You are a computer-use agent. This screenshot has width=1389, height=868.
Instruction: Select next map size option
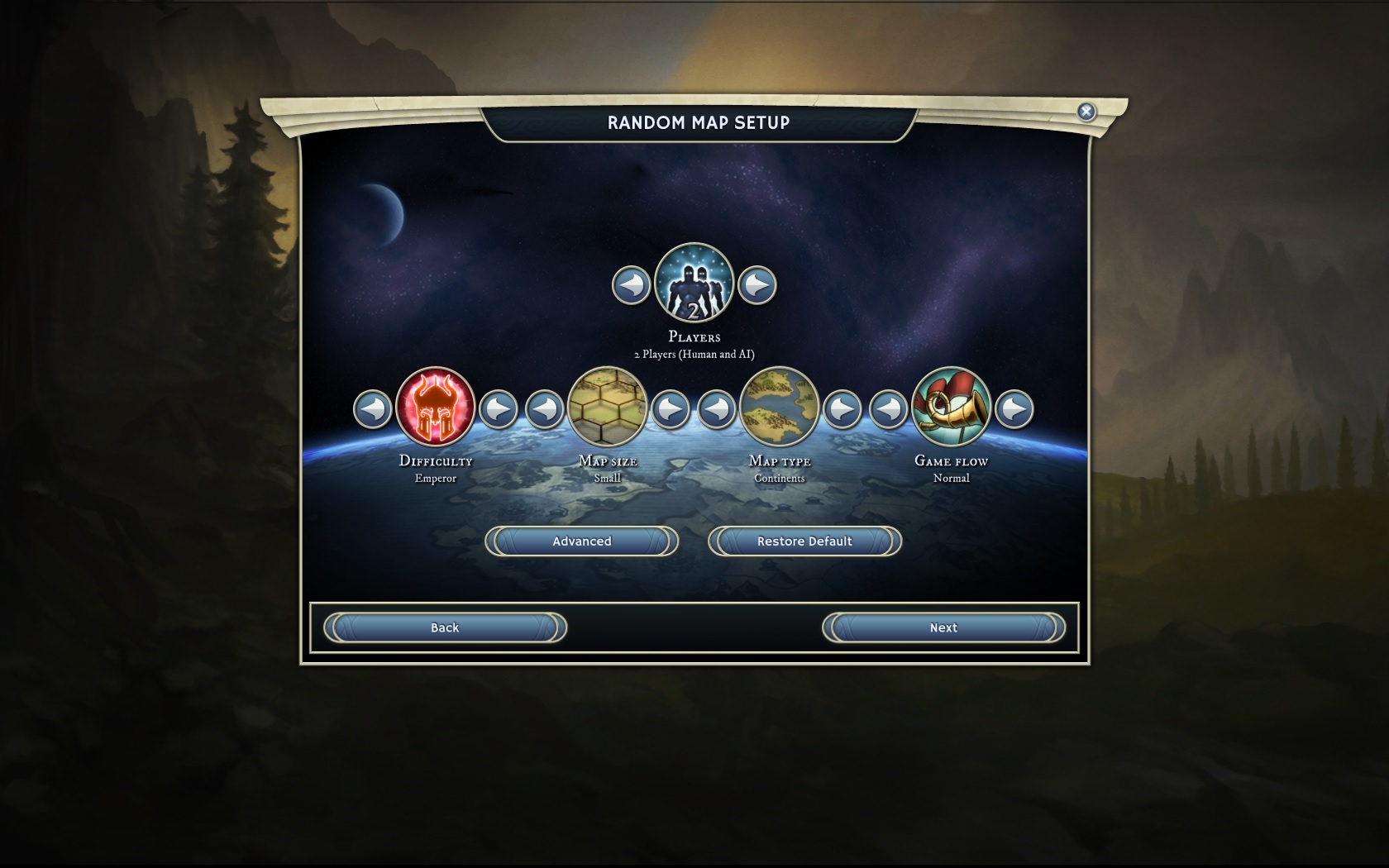click(x=671, y=409)
